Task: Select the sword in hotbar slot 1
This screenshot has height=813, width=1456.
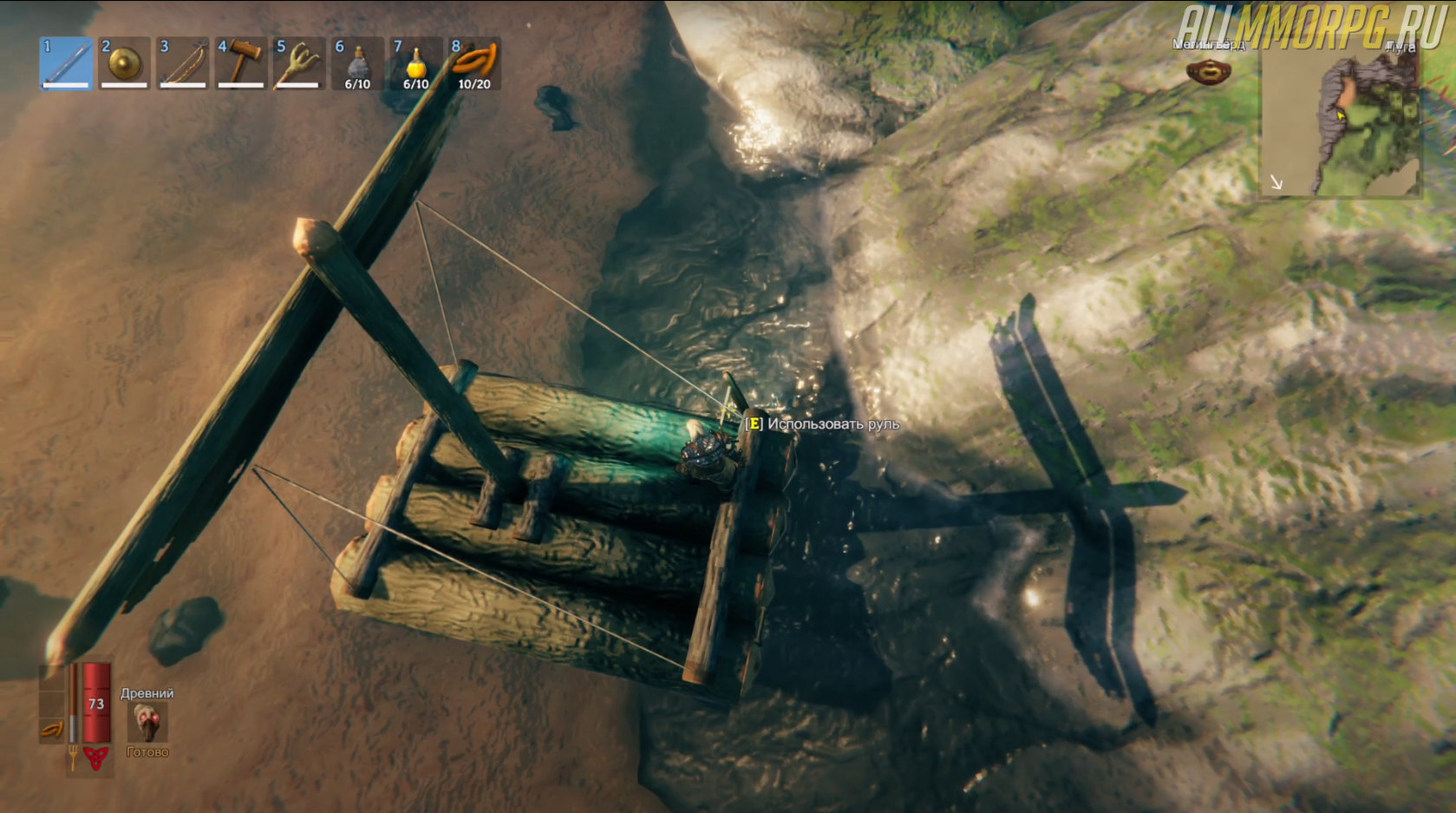Action: (x=67, y=63)
